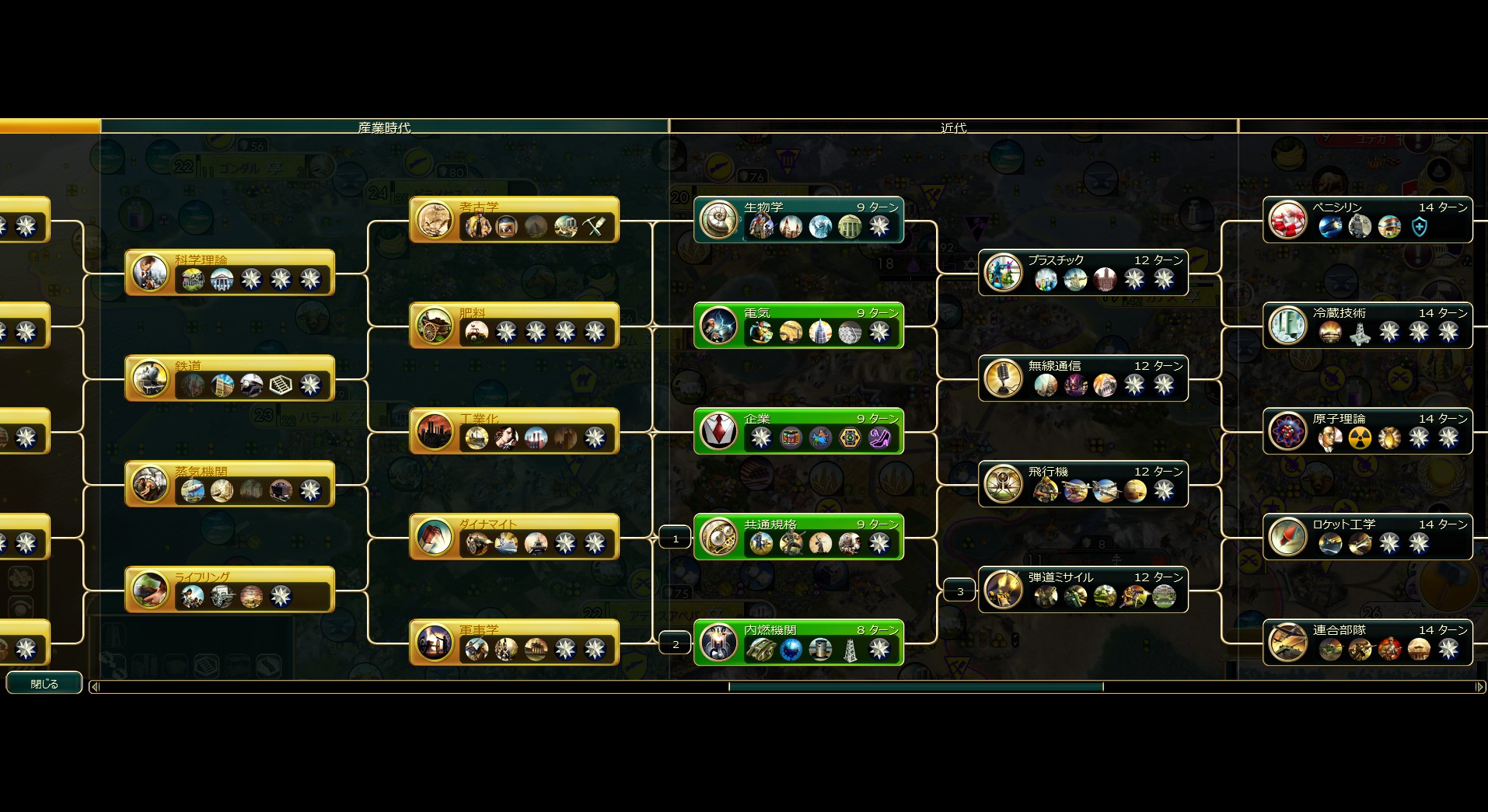Research 内燃機関 technology

click(x=798, y=642)
